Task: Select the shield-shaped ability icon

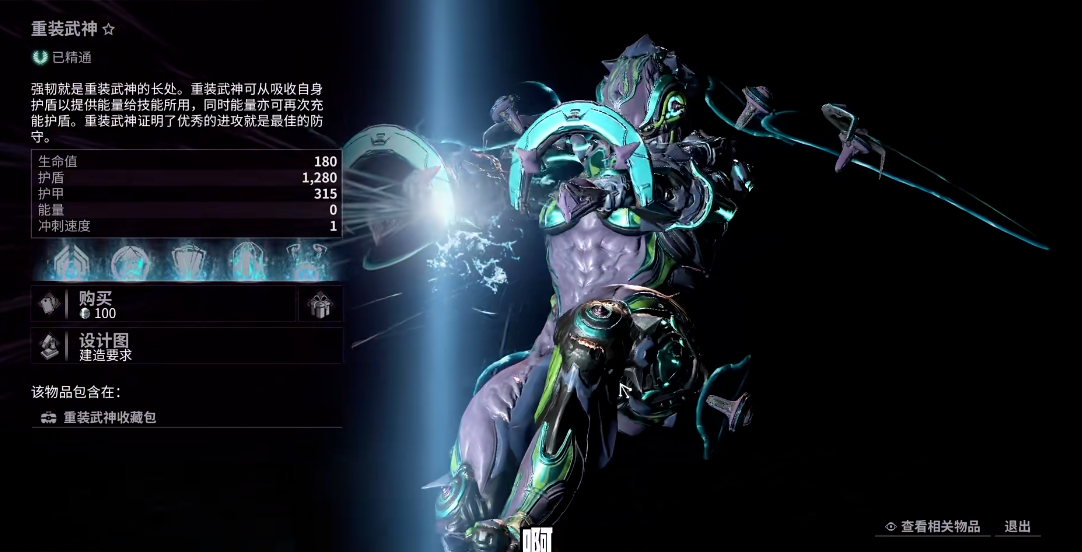Action: pyautogui.click(x=187, y=262)
